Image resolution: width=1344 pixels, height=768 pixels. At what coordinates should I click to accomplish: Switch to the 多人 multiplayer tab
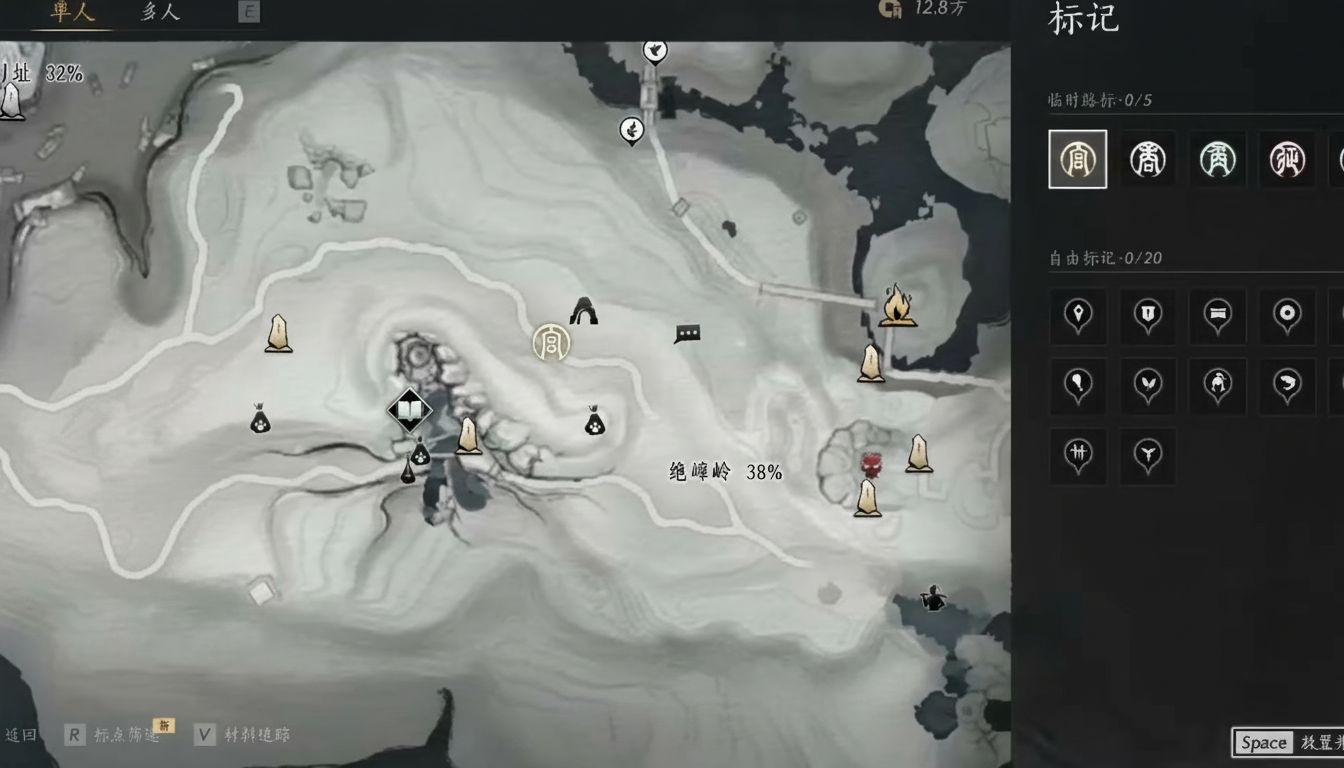[x=158, y=13]
